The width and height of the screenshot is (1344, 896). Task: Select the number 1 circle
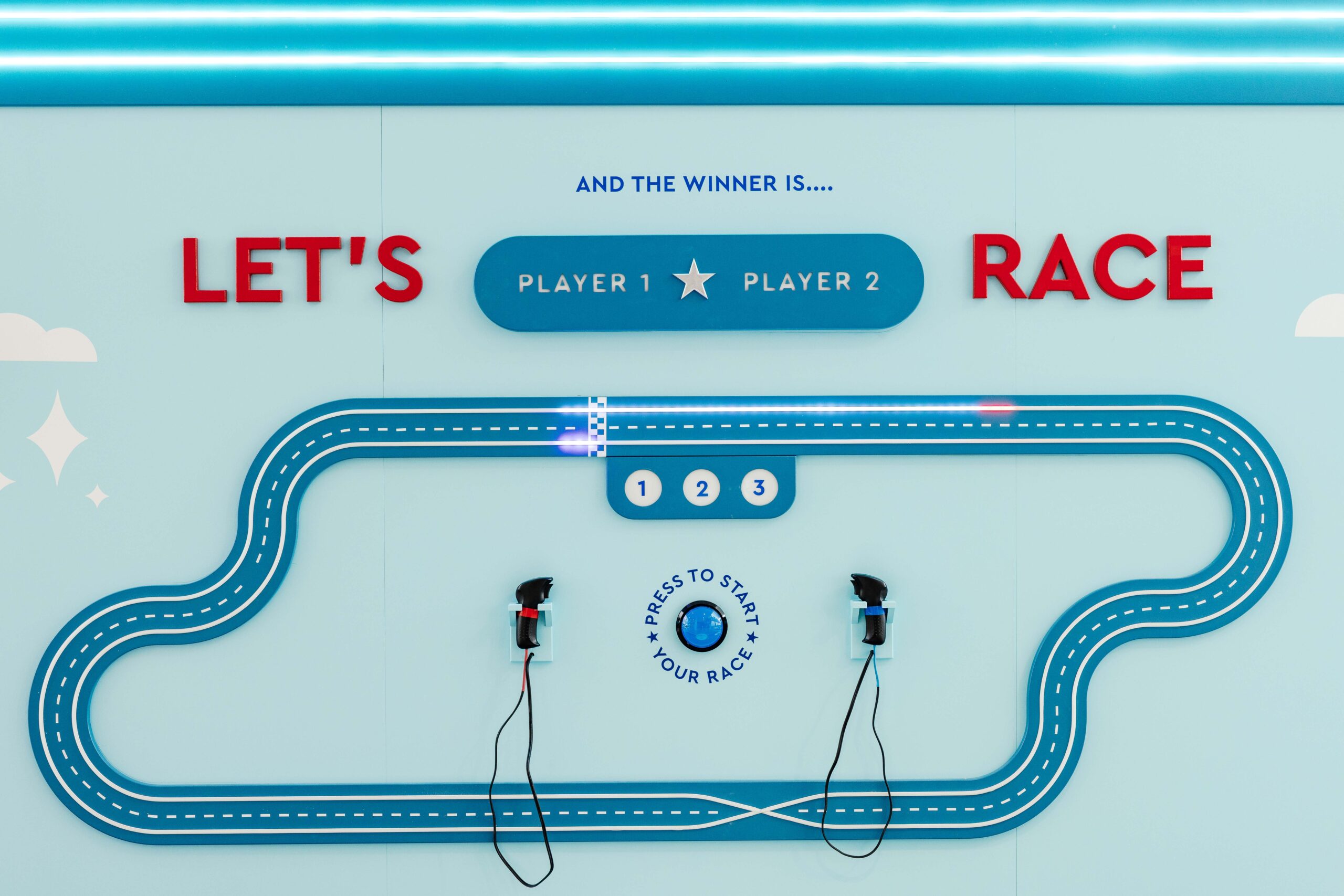point(643,489)
